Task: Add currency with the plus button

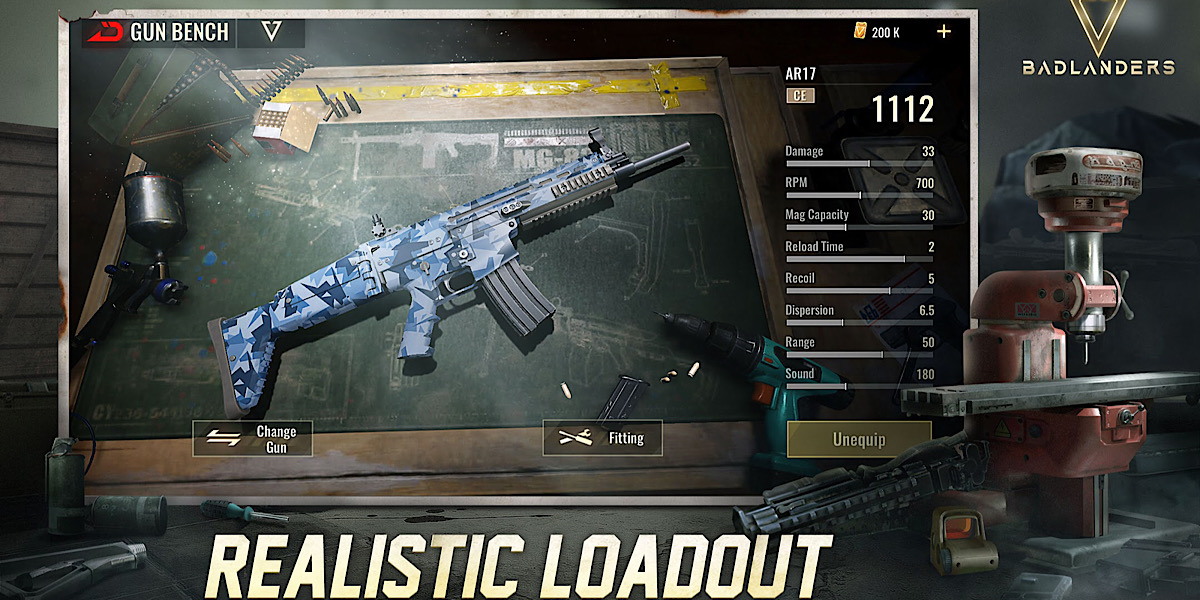Action: coord(944,31)
